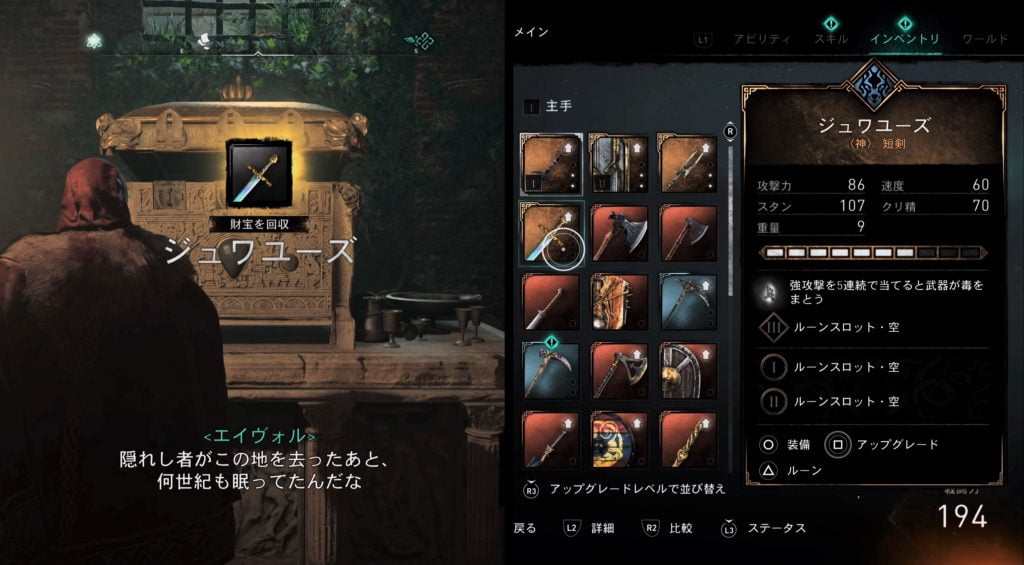The image size is (1024, 565).
Task: Select the インベントリ tab
Action: [904, 39]
